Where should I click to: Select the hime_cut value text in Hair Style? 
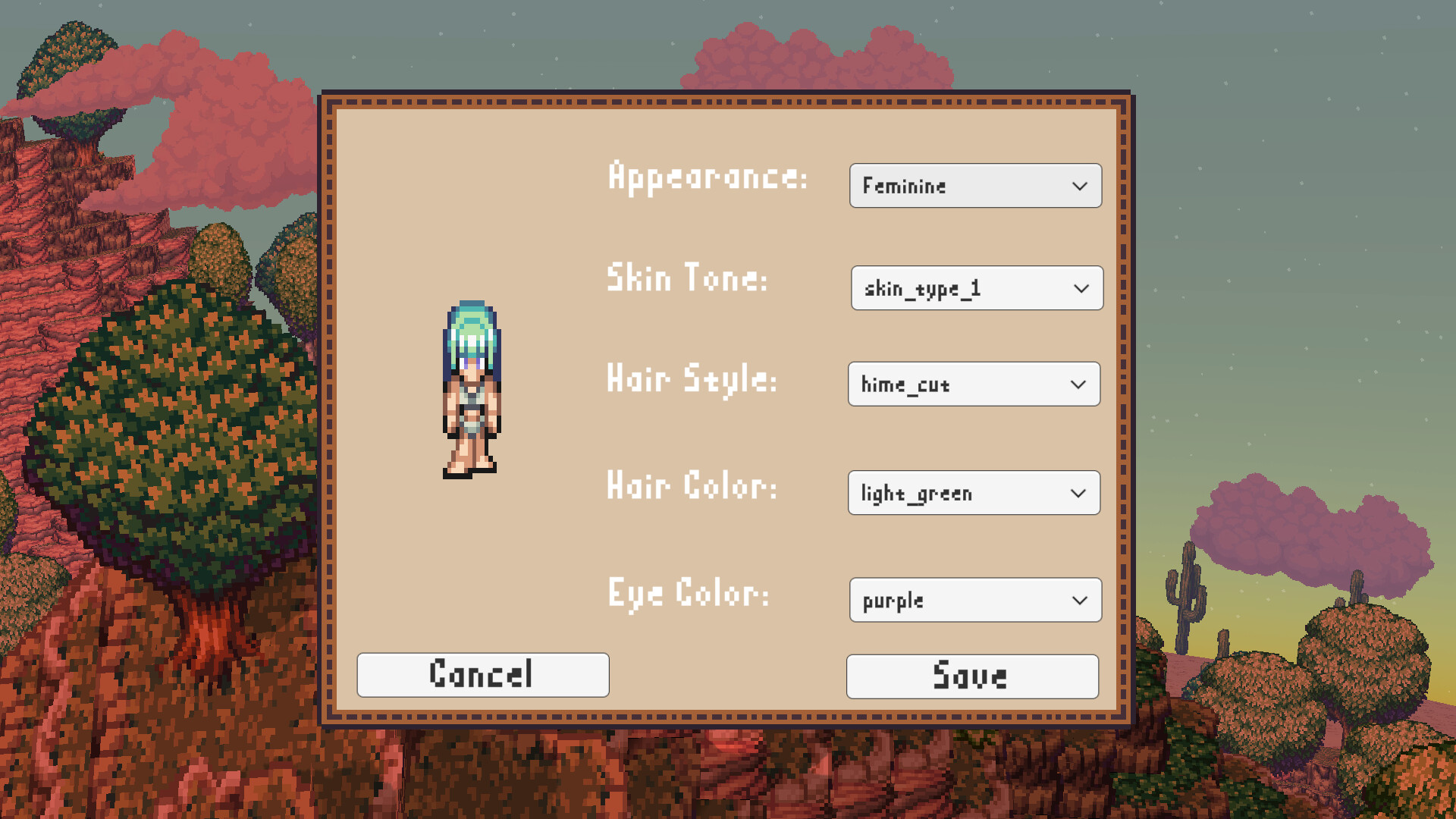[905, 384]
